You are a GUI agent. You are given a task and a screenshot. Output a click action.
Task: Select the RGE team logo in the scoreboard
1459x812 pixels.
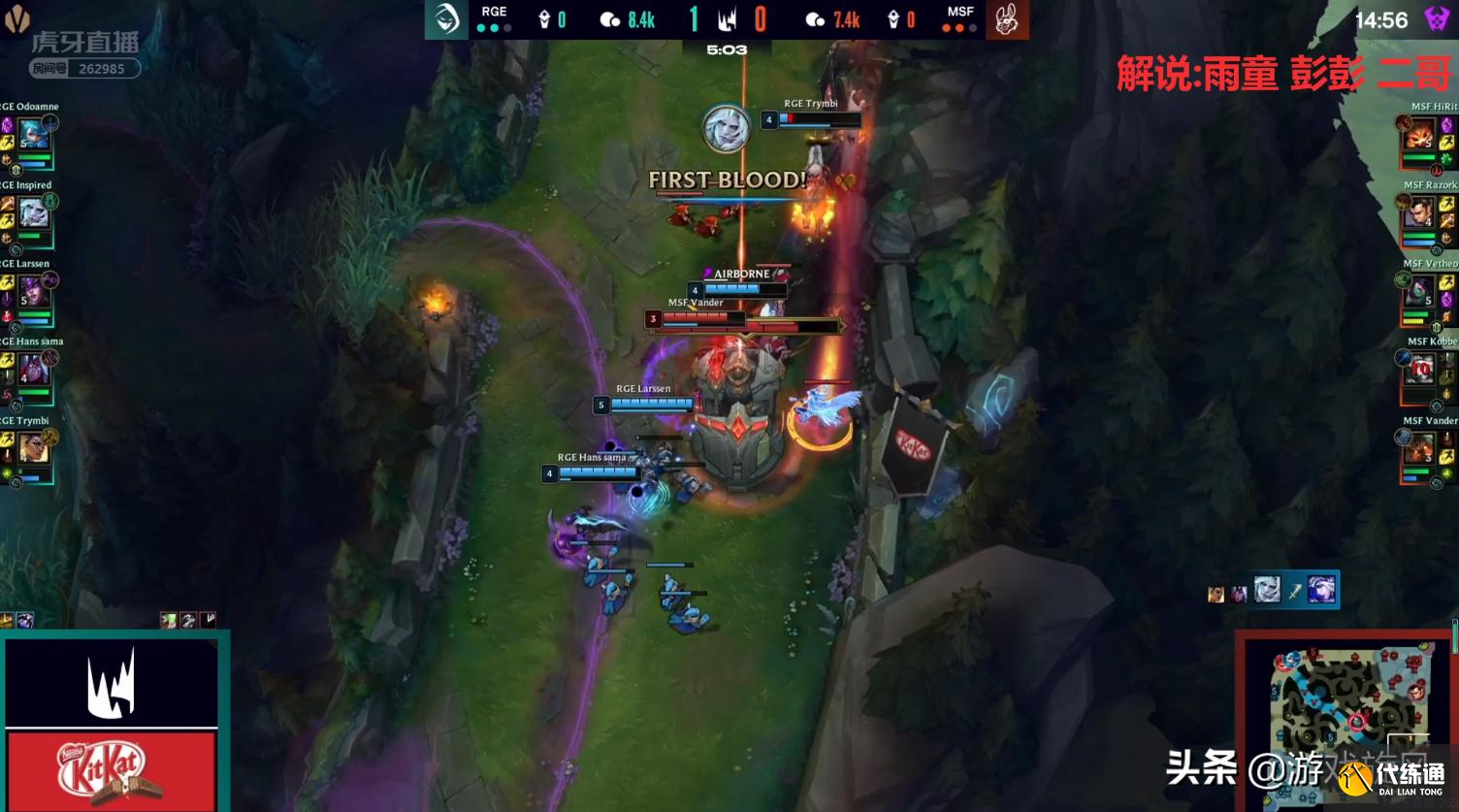click(444, 19)
